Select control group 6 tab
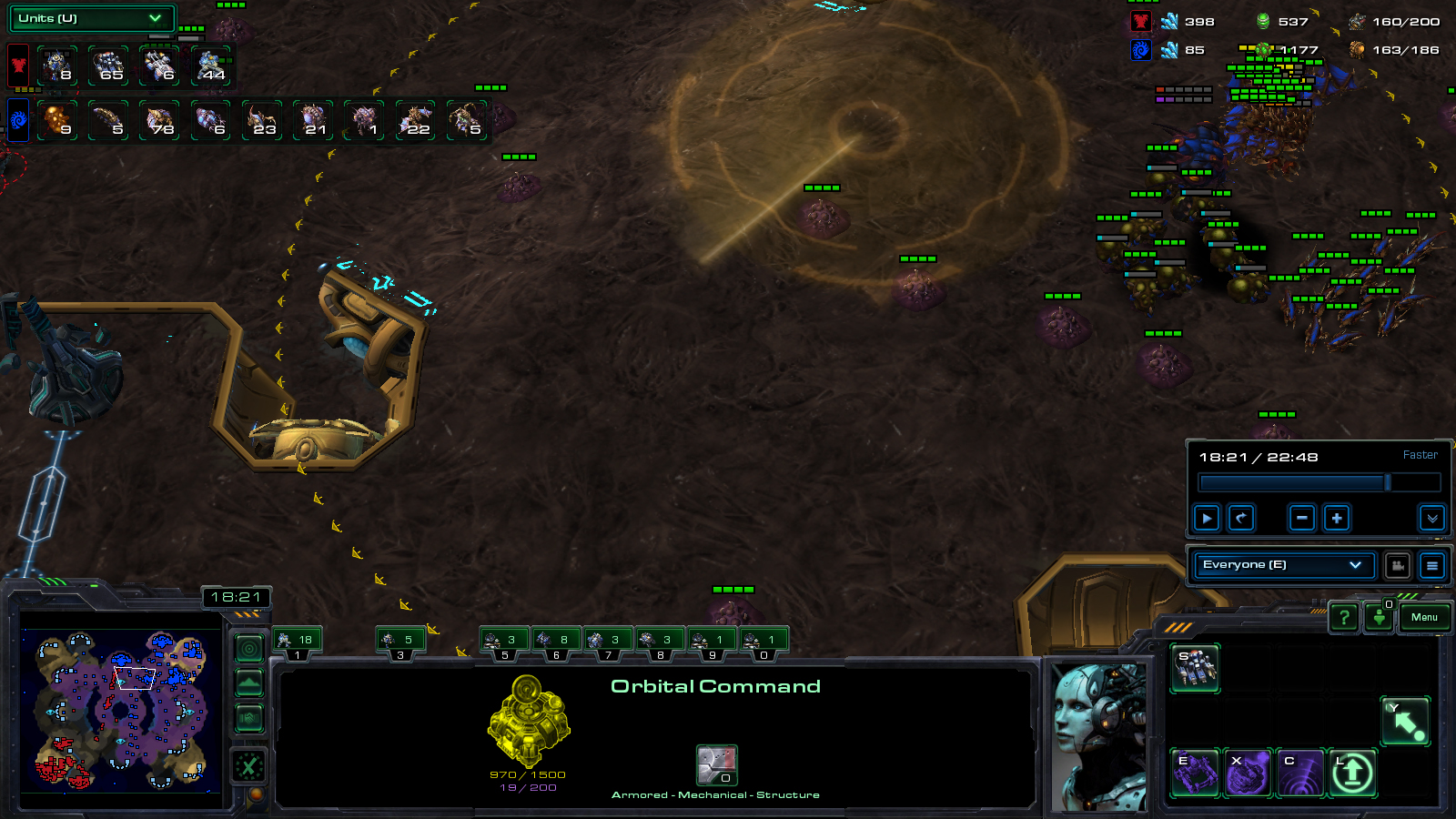This screenshot has width=1456, height=819. (x=556, y=642)
